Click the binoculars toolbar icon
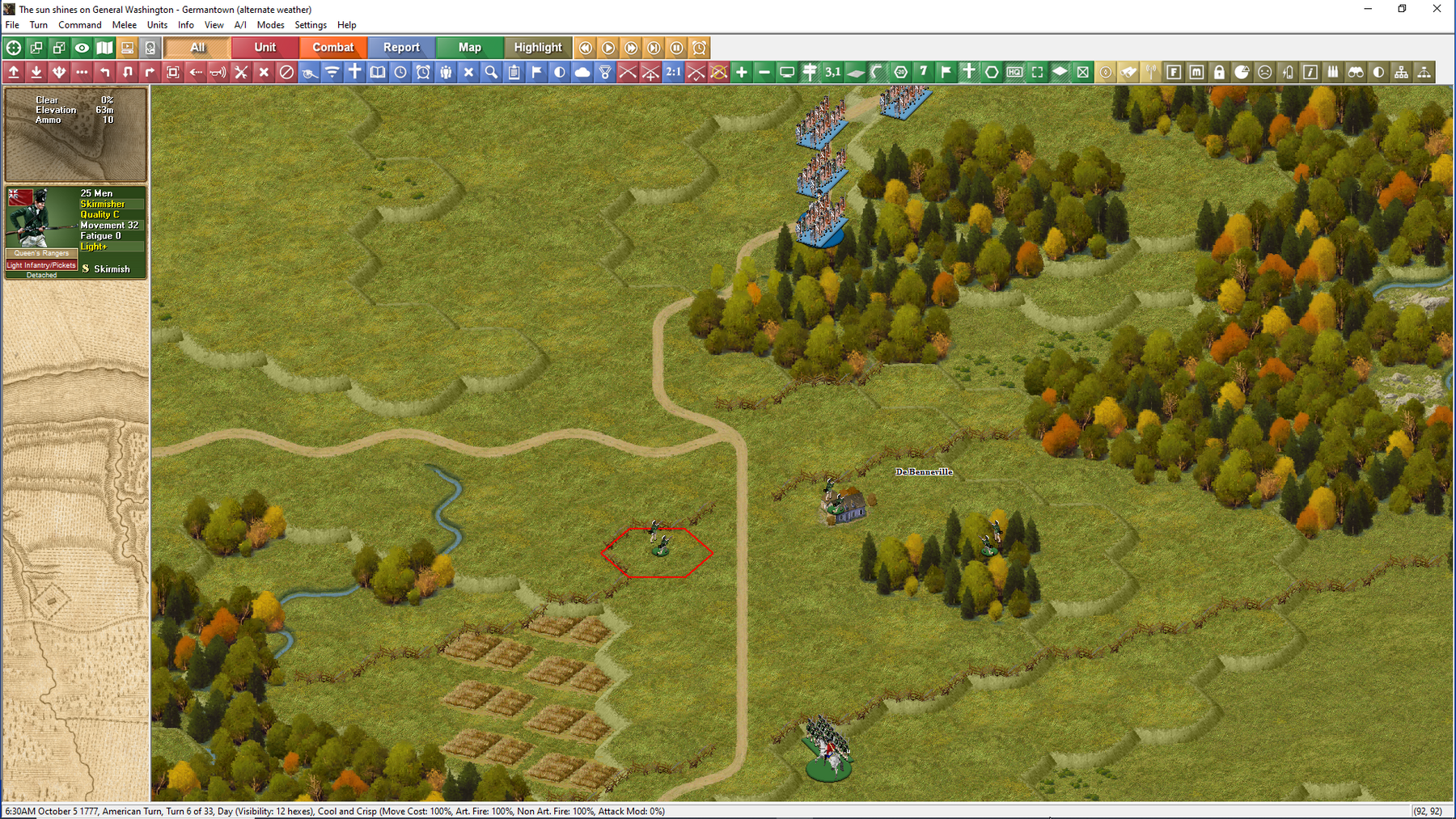The height and width of the screenshot is (819, 1456). 1356,72
